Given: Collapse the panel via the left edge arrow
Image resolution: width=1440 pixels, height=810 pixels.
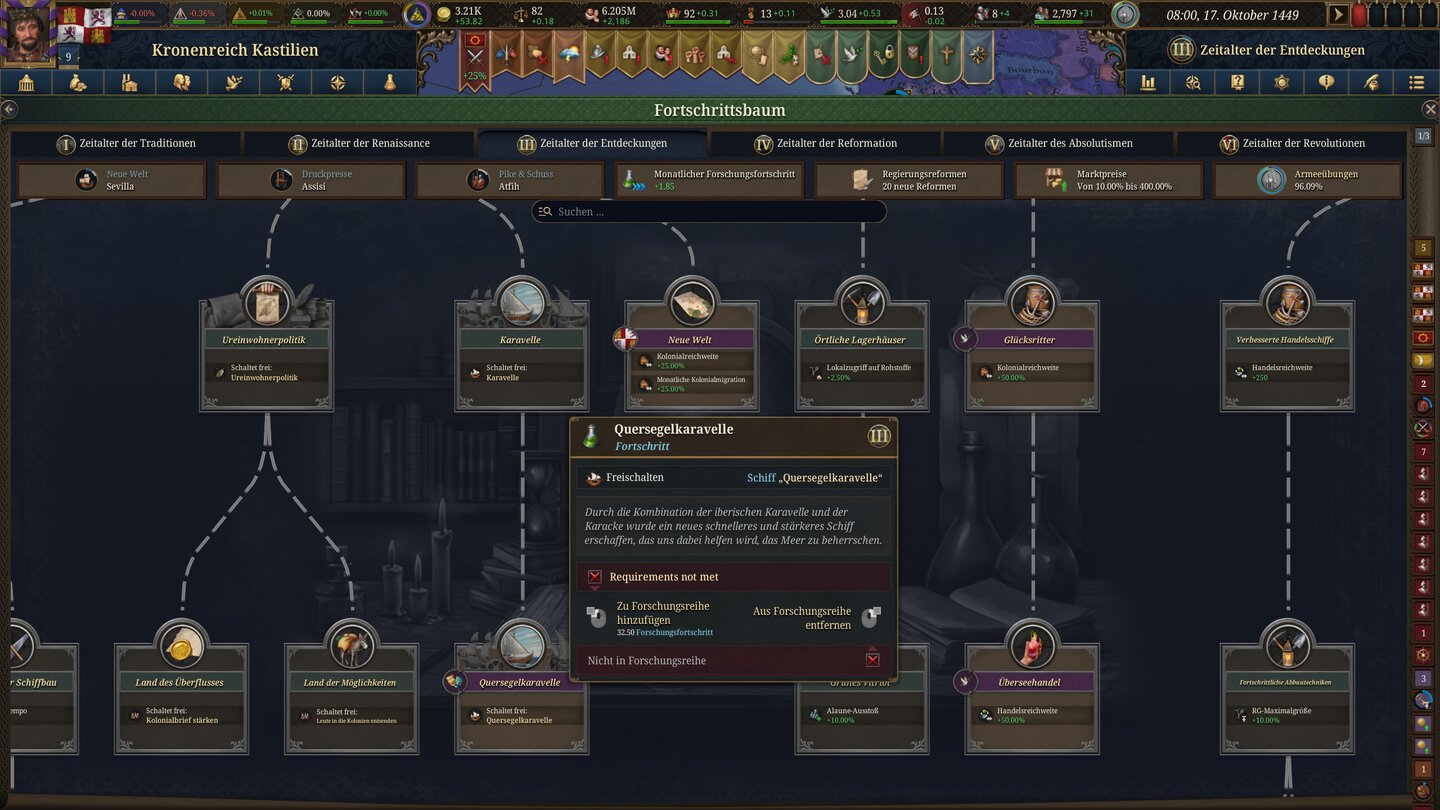Looking at the screenshot, I should coord(10,109).
